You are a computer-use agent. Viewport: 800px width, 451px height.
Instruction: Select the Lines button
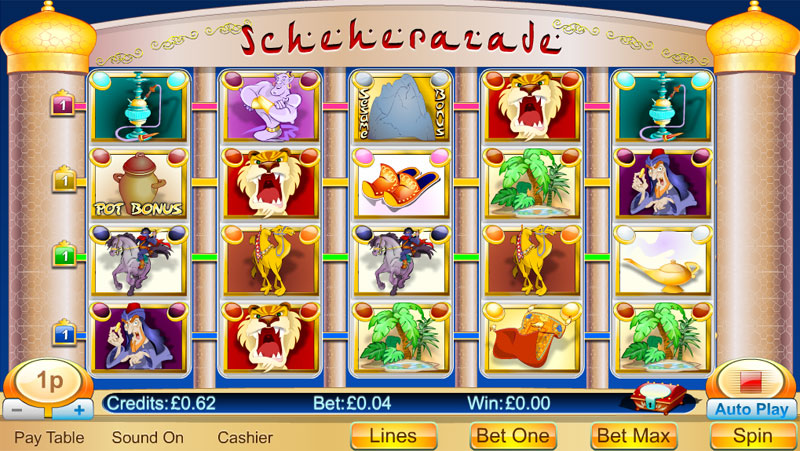393,436
